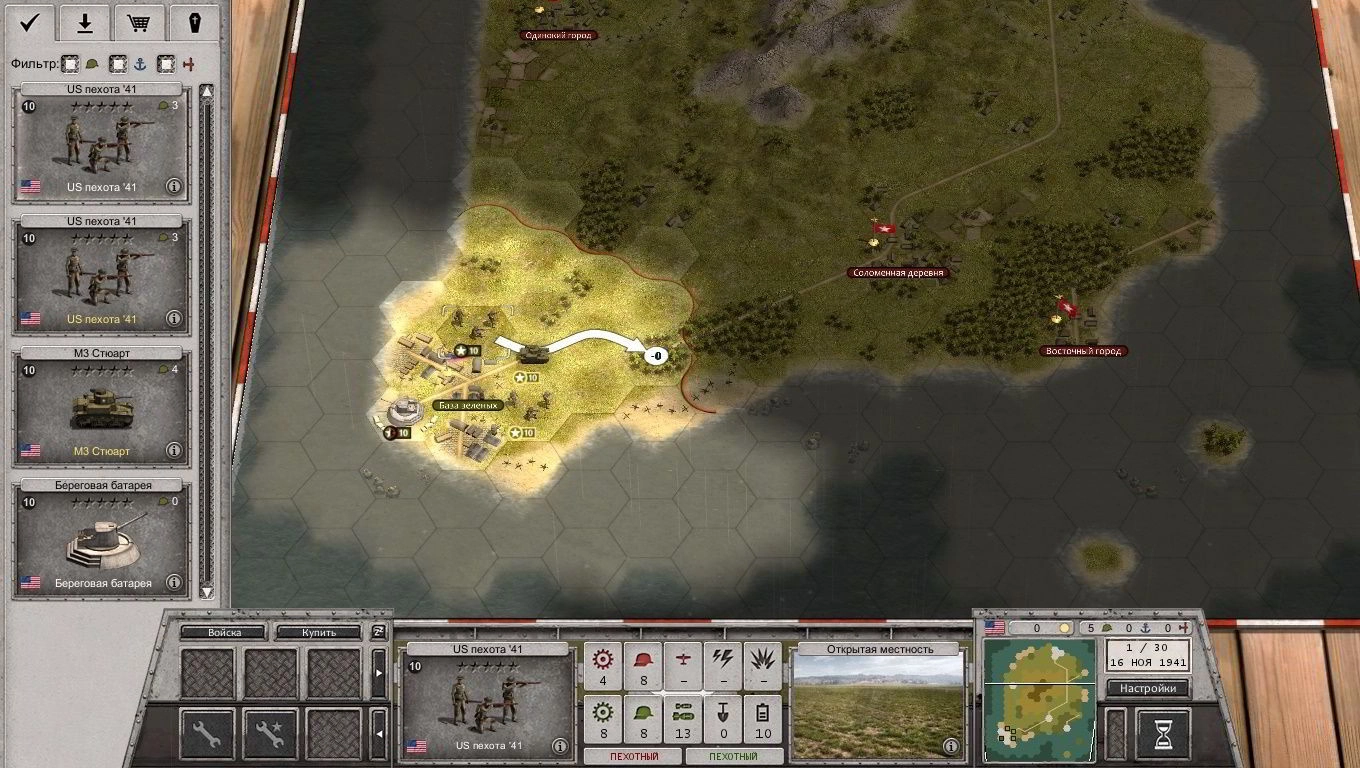Open the shopping cart purchase tab
1360x768 pixels.
tap(140, 22)
